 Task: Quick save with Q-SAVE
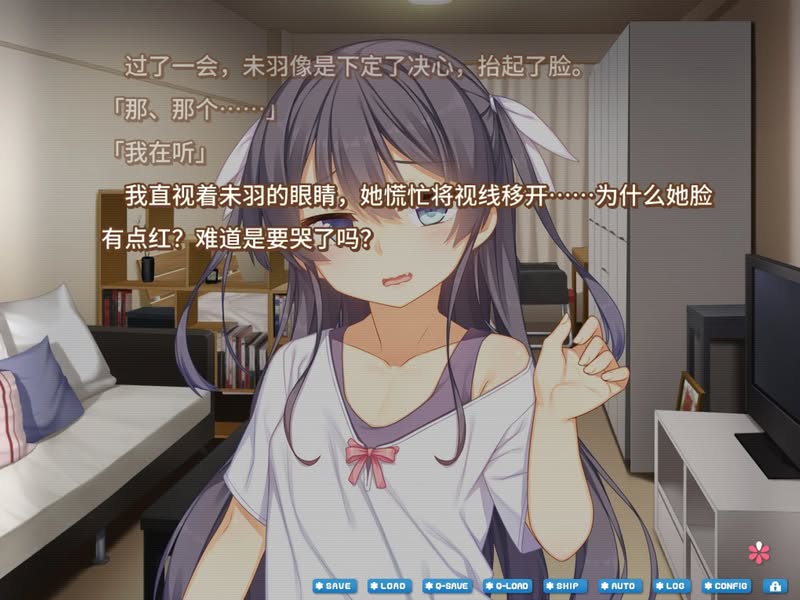coord(446,585)
